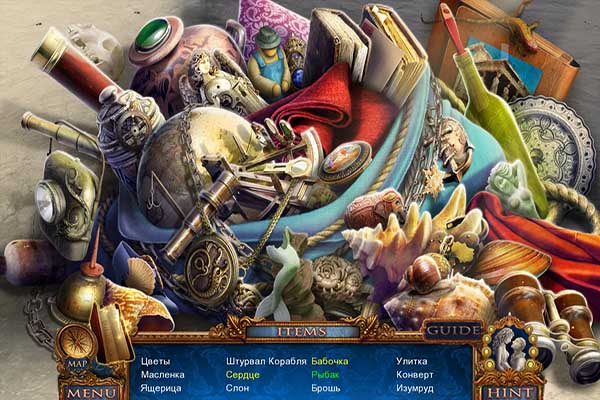
Task: Open the map via compass icon
Action: [x=76, y=345]
